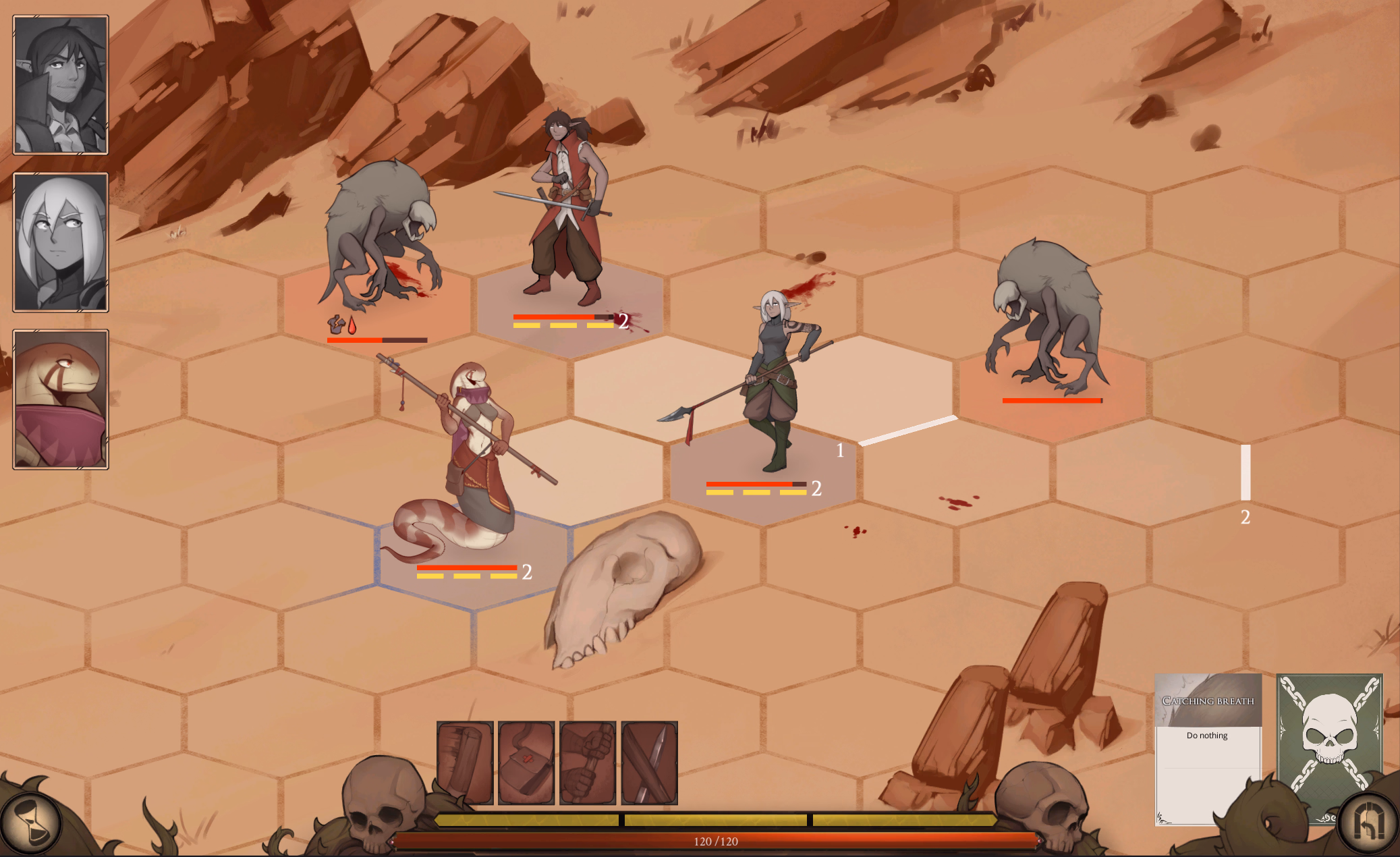Click the hex marked '1' beside the elf
The height and width of the screenshot is (857, 1400).
point(840,450)
